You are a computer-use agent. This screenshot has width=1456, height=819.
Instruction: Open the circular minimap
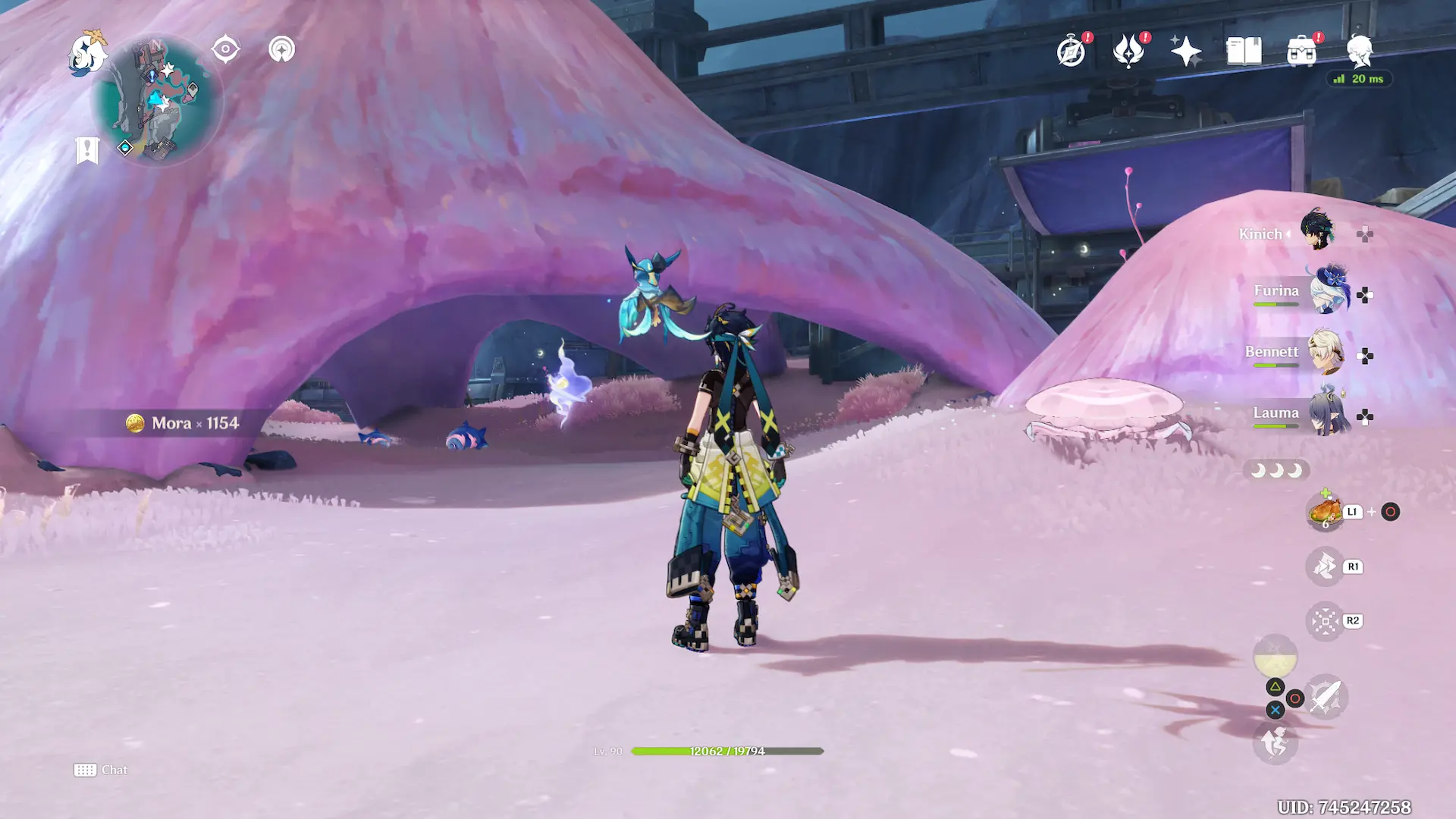coord(157,100)
